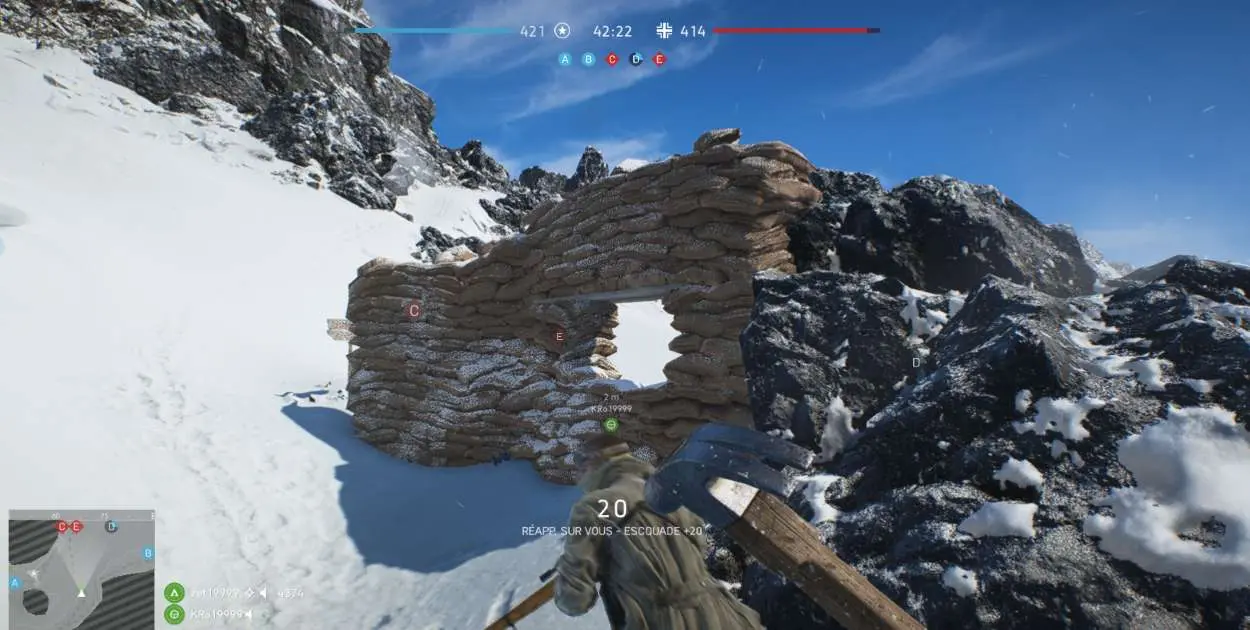
Task: Select red objective E in the top bar
Action: point(659,59)
